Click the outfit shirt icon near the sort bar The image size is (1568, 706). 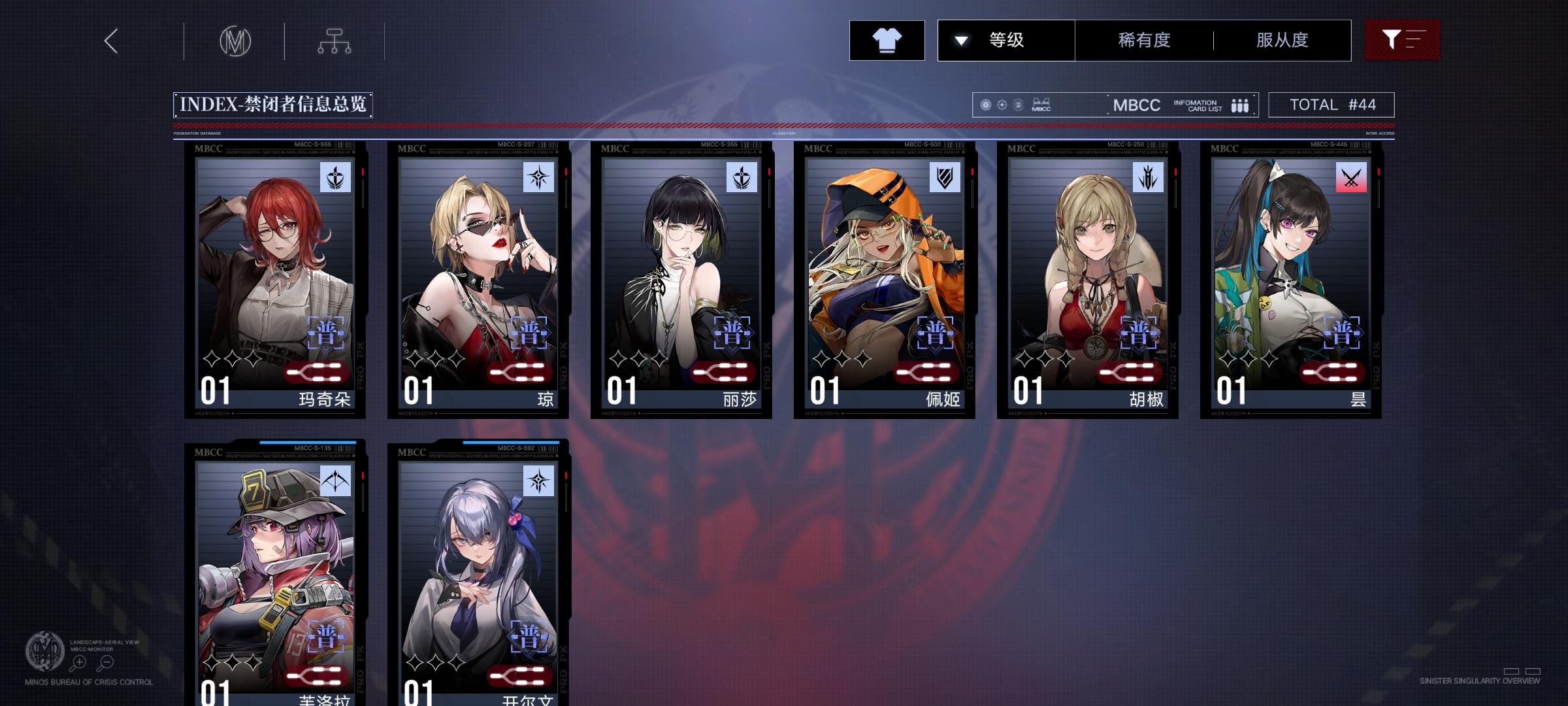(x=887, y=40)
